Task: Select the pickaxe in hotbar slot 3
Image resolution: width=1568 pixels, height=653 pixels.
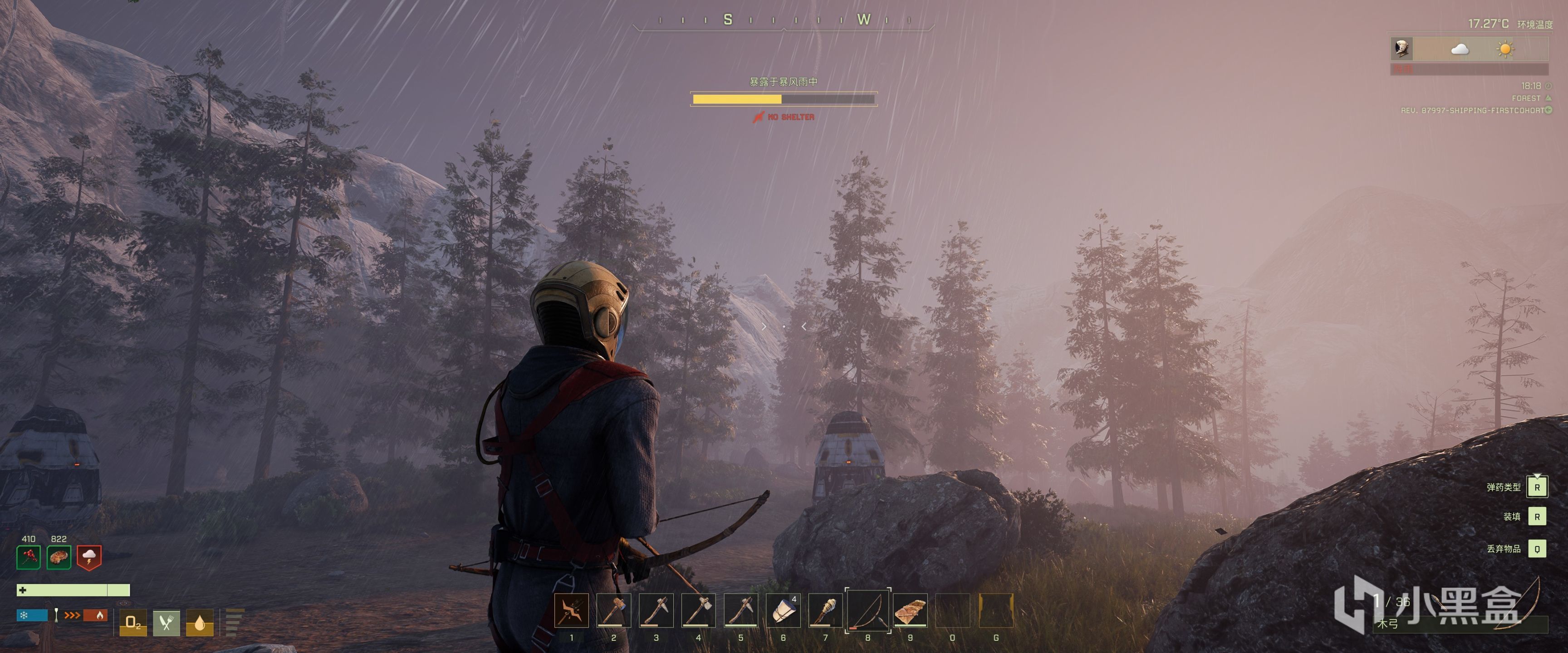Action: pyautogui.click(x=656, y=610)
